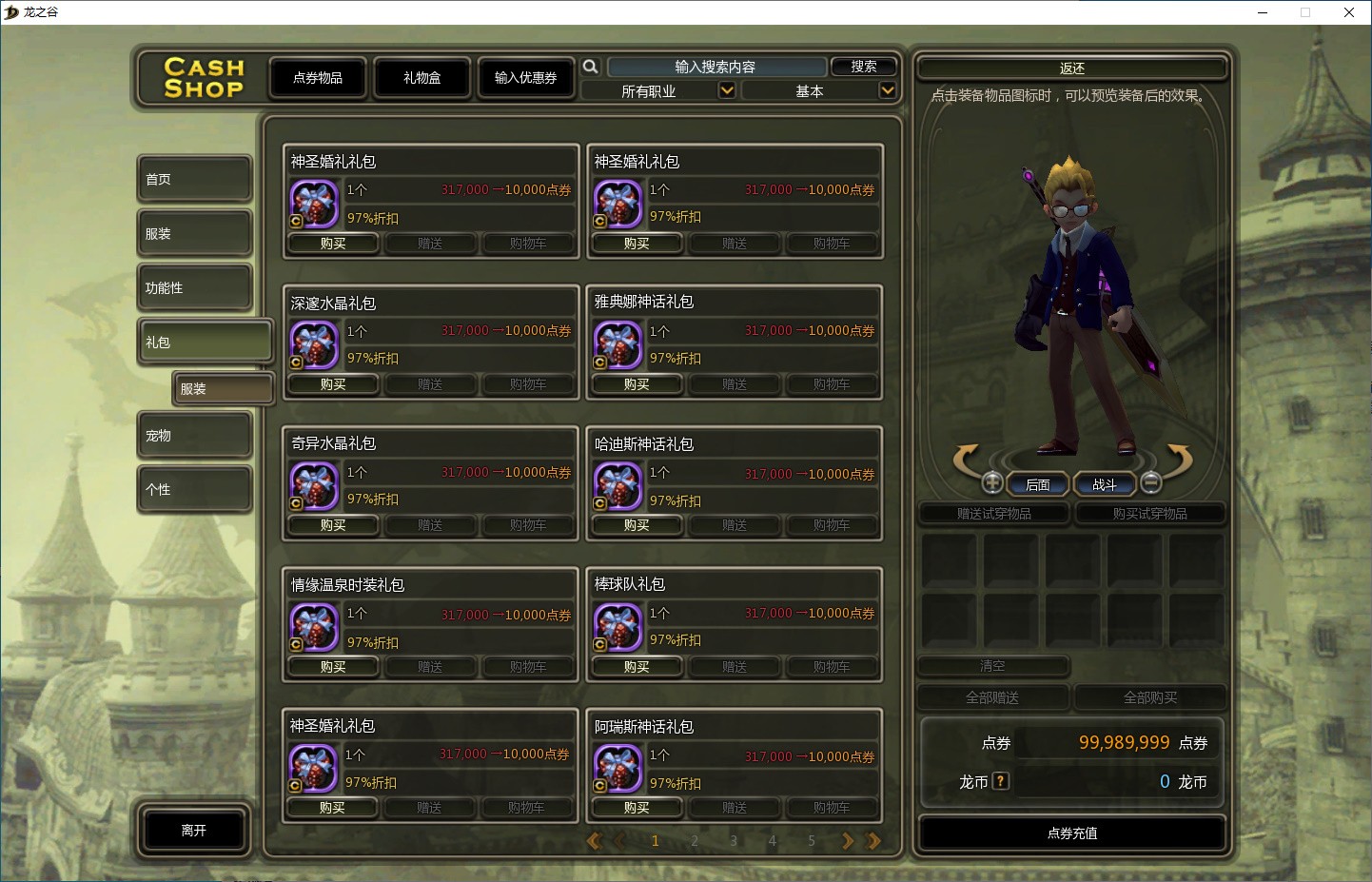
Task: Select the 宠物 pet category
Action: [x=194, y=436]
